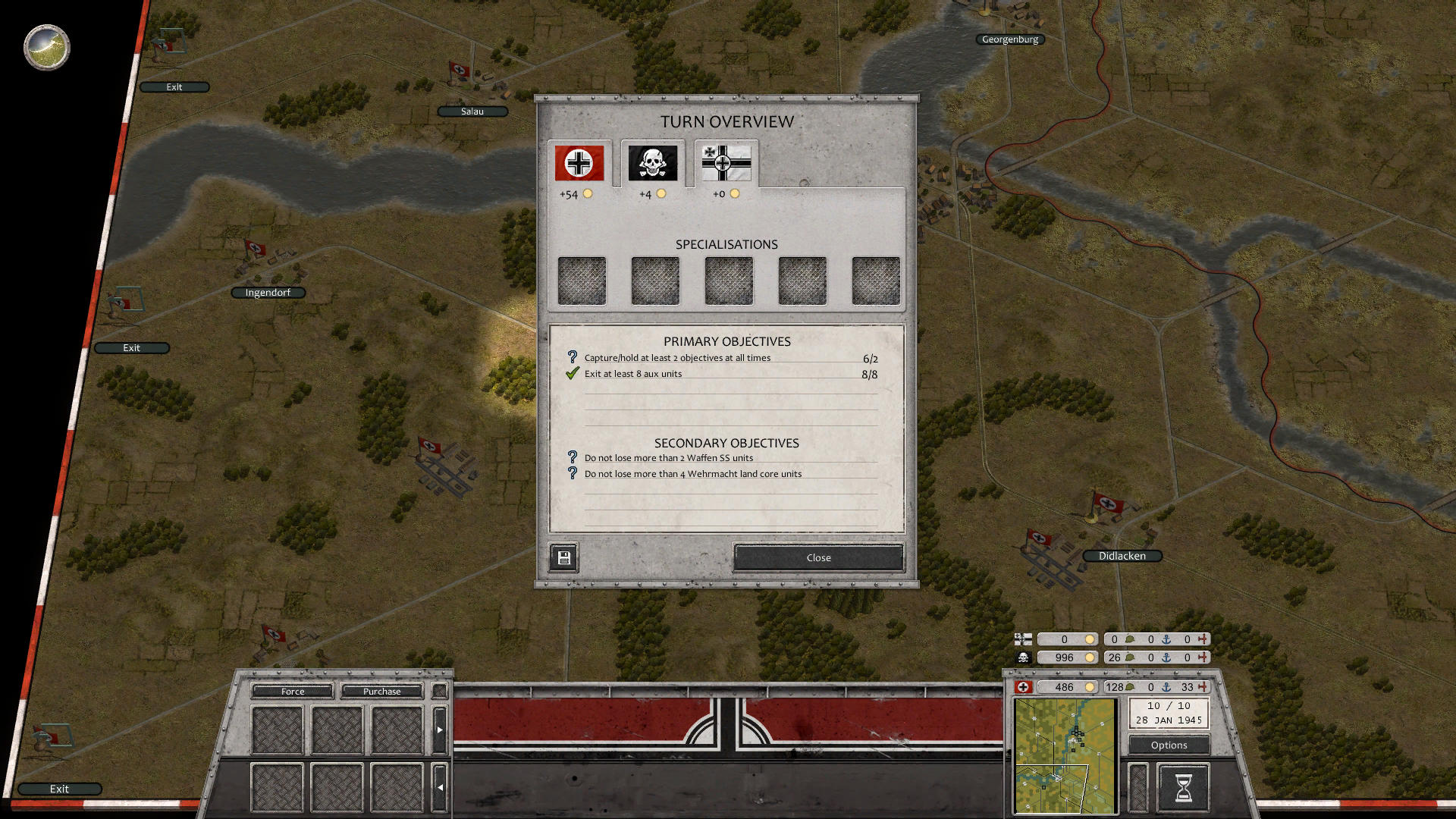Click the save icon in Turn Overview dialog
Image resolution: width=1456 pixels, height=819 pixels.
pyautogui.click(x=563, y=557)
